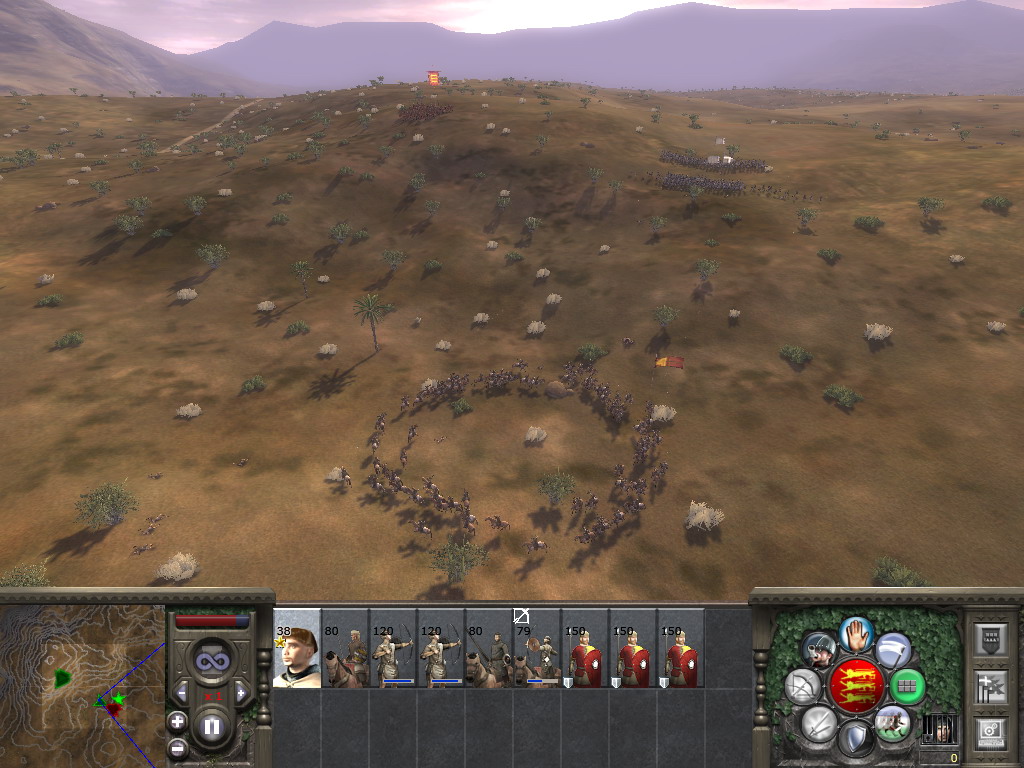1024x768 pixels.
Task: Click the red three-lions faction crest
Action: tap(856, 686)
